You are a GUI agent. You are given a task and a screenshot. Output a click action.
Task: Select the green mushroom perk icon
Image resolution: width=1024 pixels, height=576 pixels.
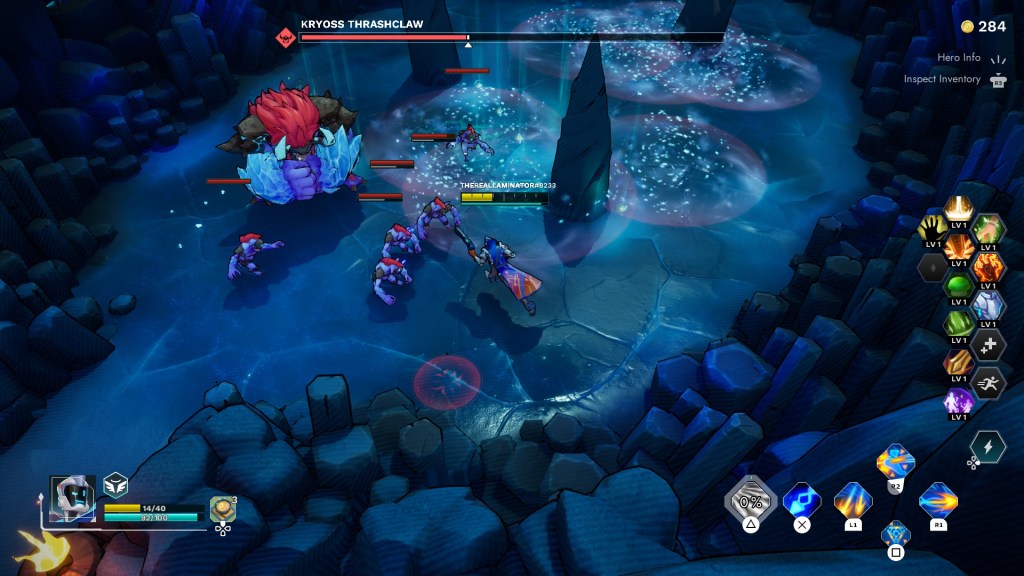pos(959,285)
